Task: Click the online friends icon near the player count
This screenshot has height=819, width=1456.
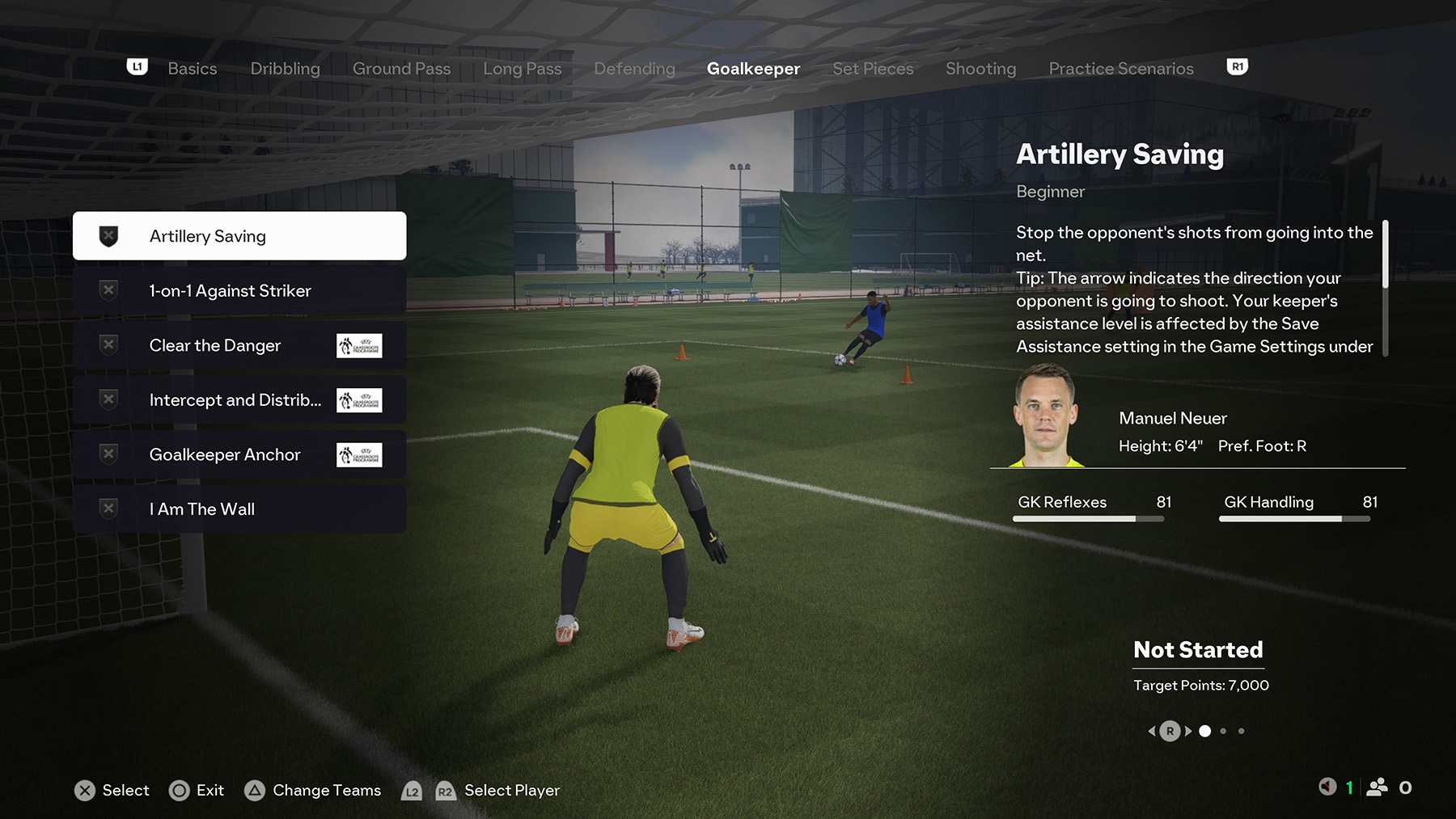Action: coord(1377,785)
